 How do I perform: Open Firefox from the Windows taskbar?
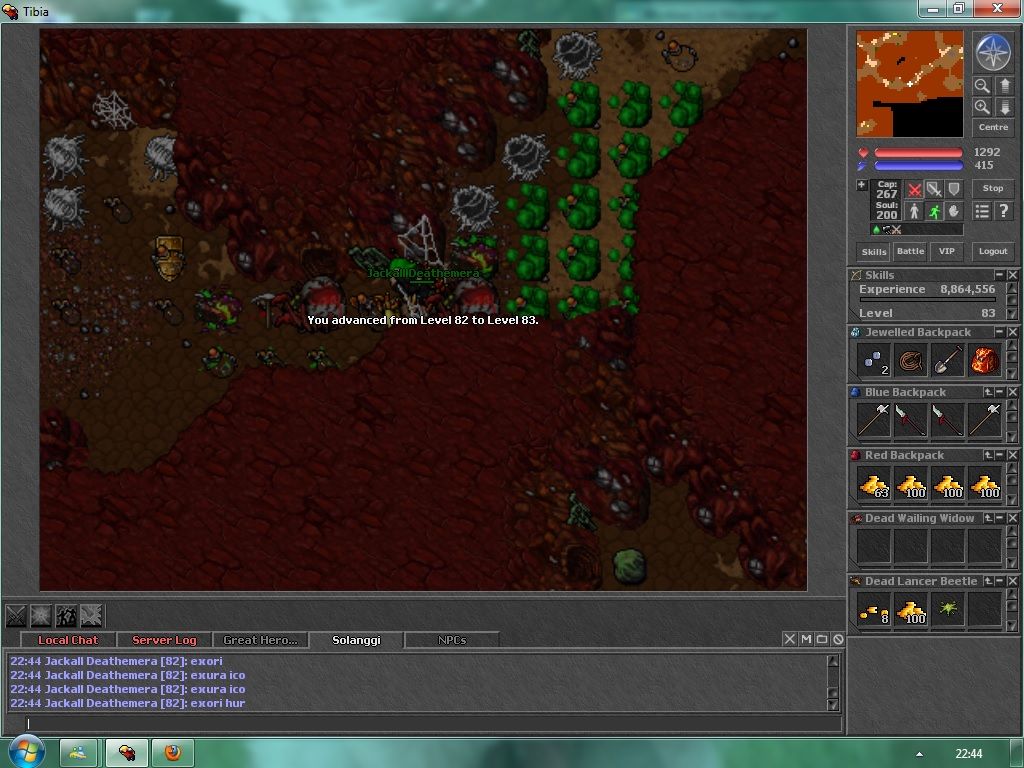click(172, 752)
